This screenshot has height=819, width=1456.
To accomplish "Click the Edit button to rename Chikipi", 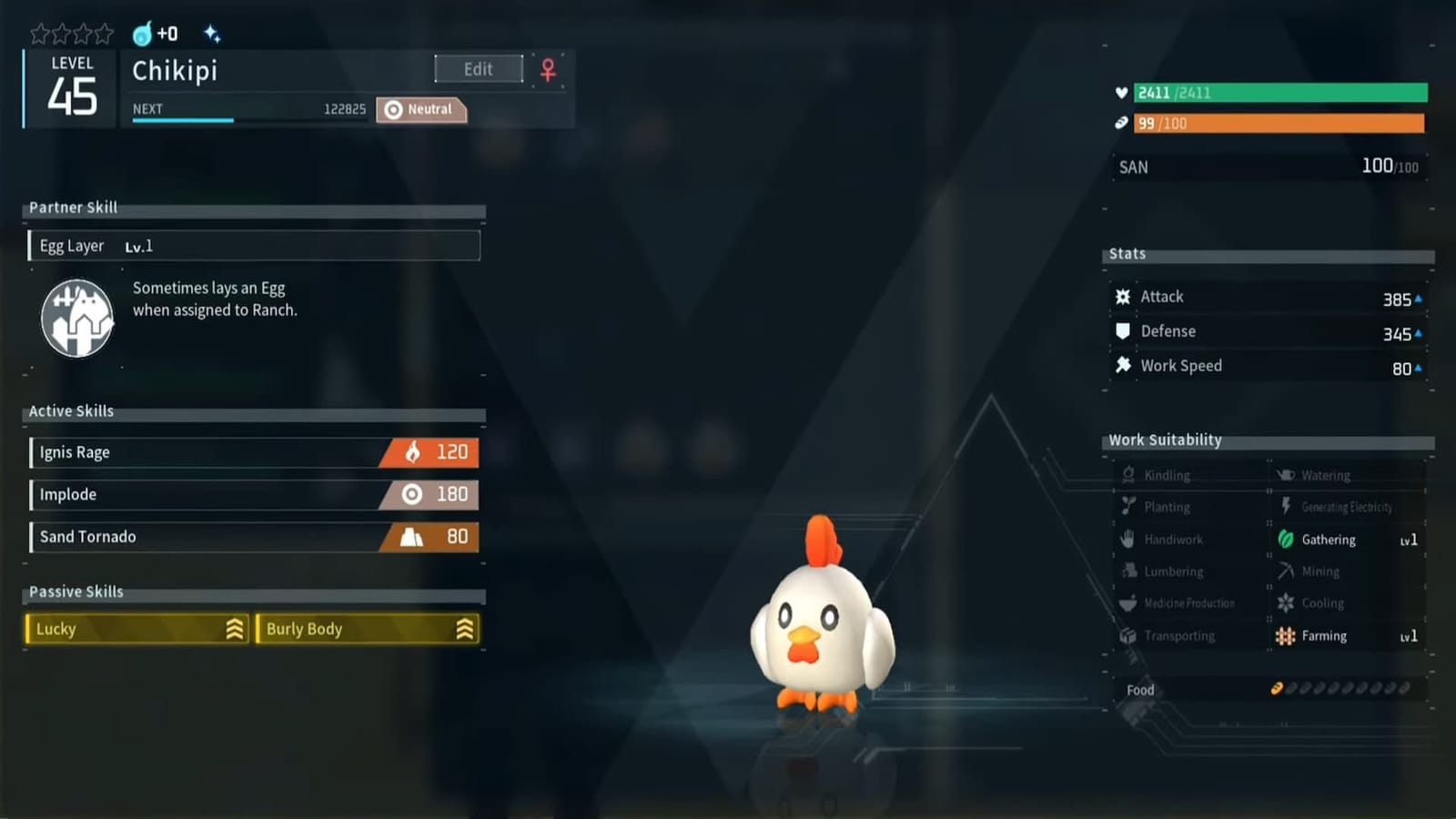I will tap(478, 68).
